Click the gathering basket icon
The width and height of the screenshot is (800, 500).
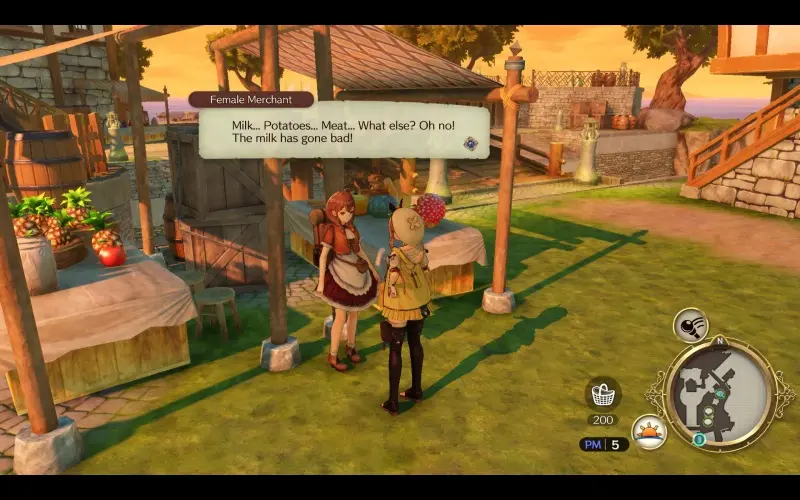pos(603,393)
